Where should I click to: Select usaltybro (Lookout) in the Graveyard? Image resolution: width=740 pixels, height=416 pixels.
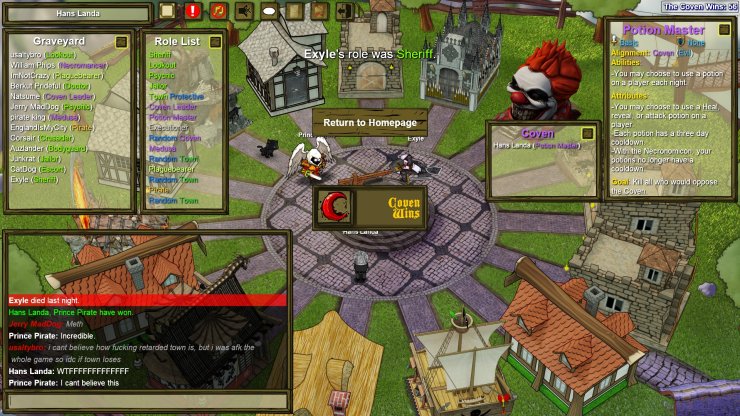click(x=41, y=55)
